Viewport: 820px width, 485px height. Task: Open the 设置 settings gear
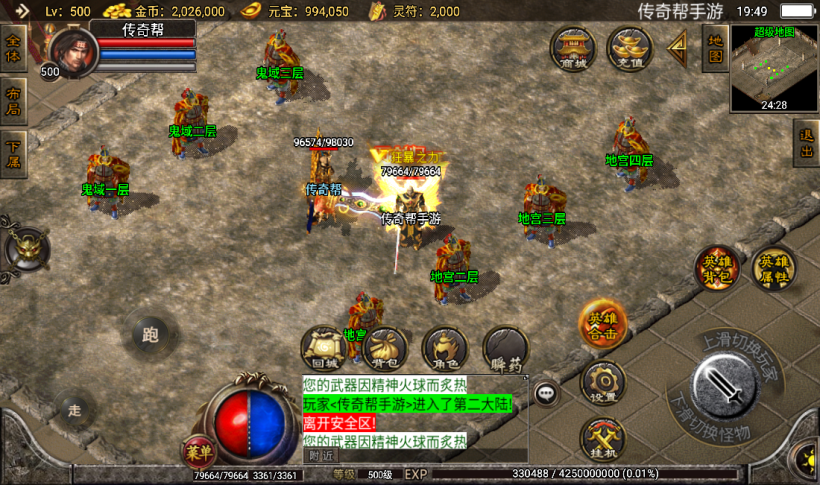tap(602, 383)
